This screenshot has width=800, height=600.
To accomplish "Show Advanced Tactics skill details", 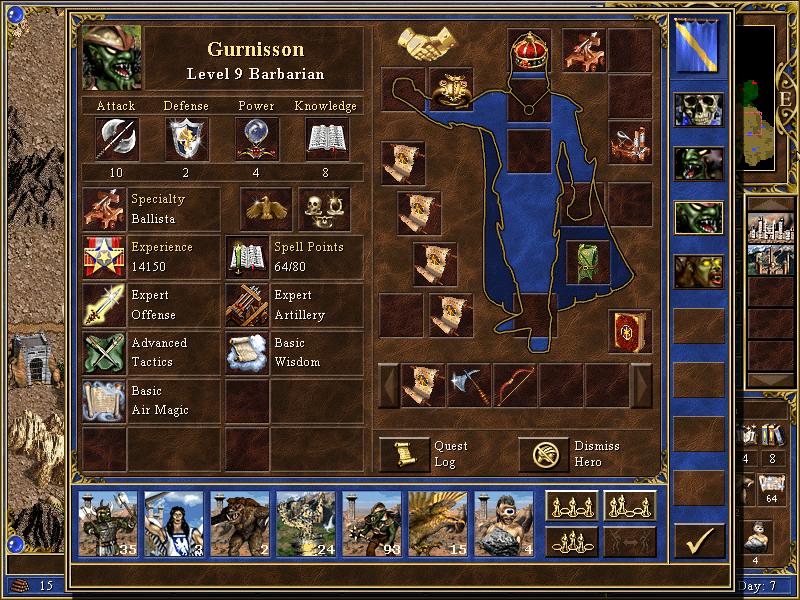I will pos(104,353).
